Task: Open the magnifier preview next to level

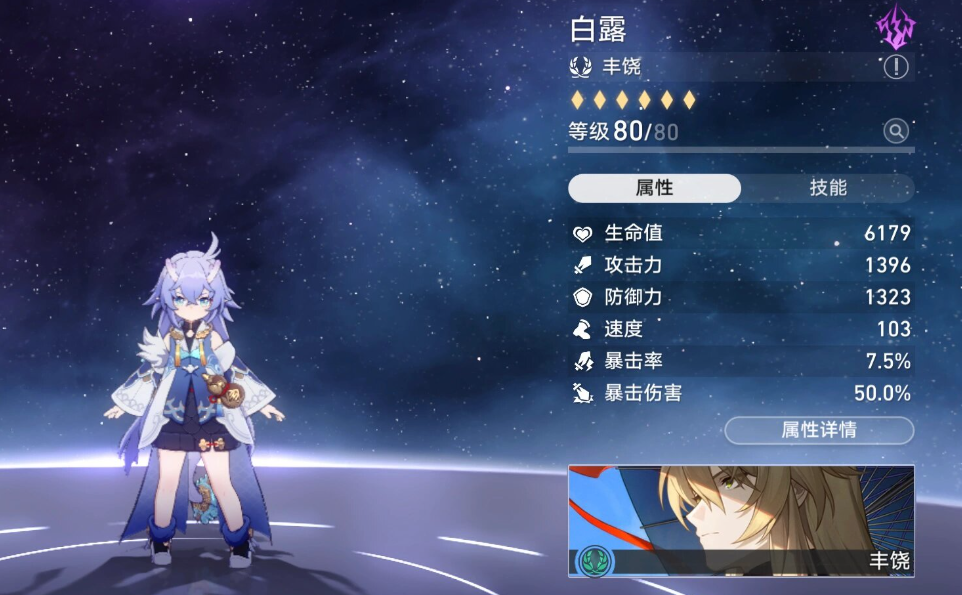Action: point(896,131)
